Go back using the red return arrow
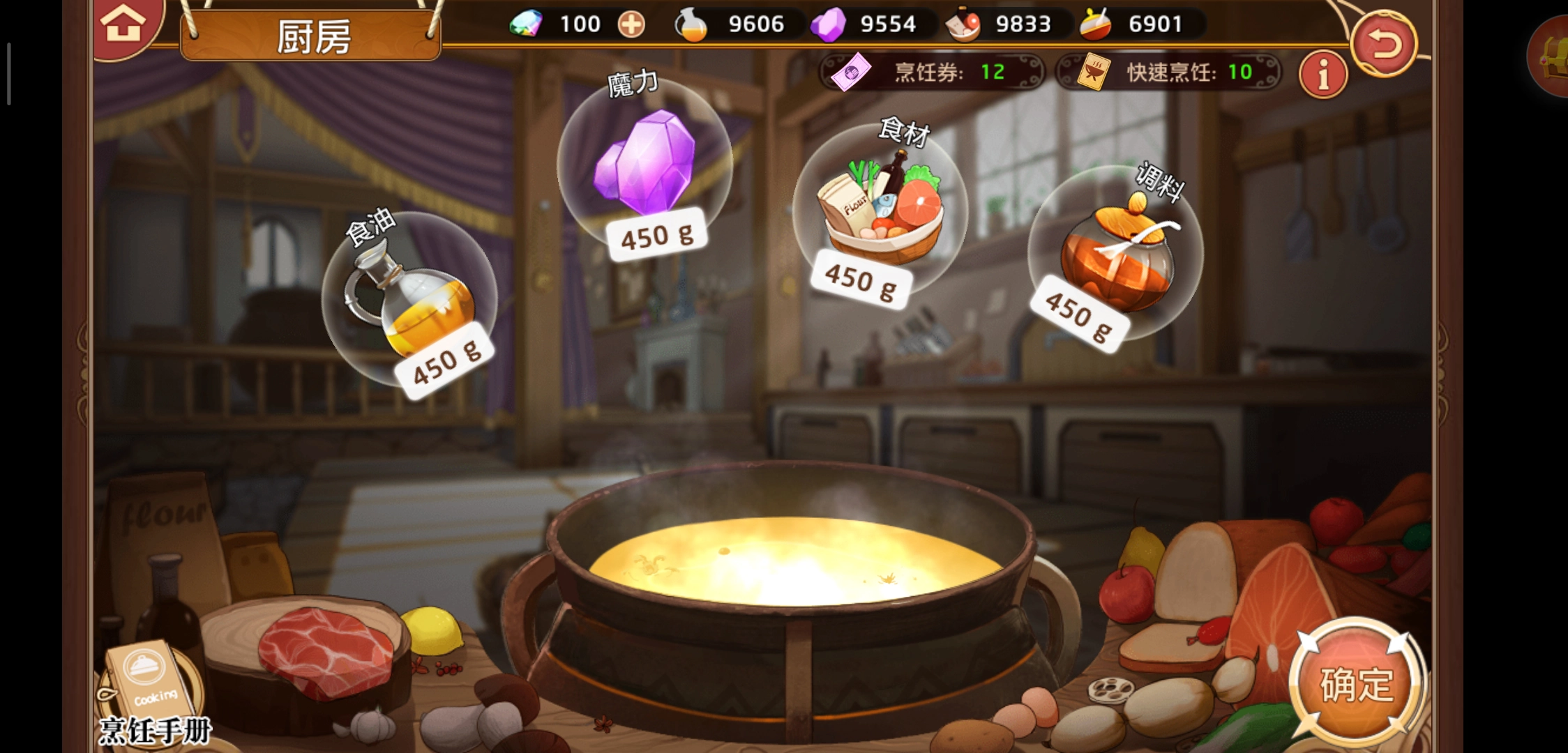1568x753 pixels. coord(1384,45)
